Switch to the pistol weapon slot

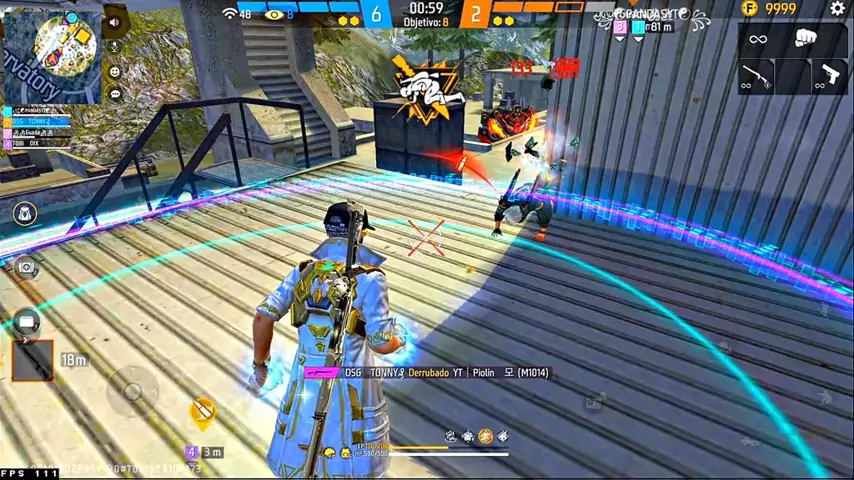coord(829,76)
